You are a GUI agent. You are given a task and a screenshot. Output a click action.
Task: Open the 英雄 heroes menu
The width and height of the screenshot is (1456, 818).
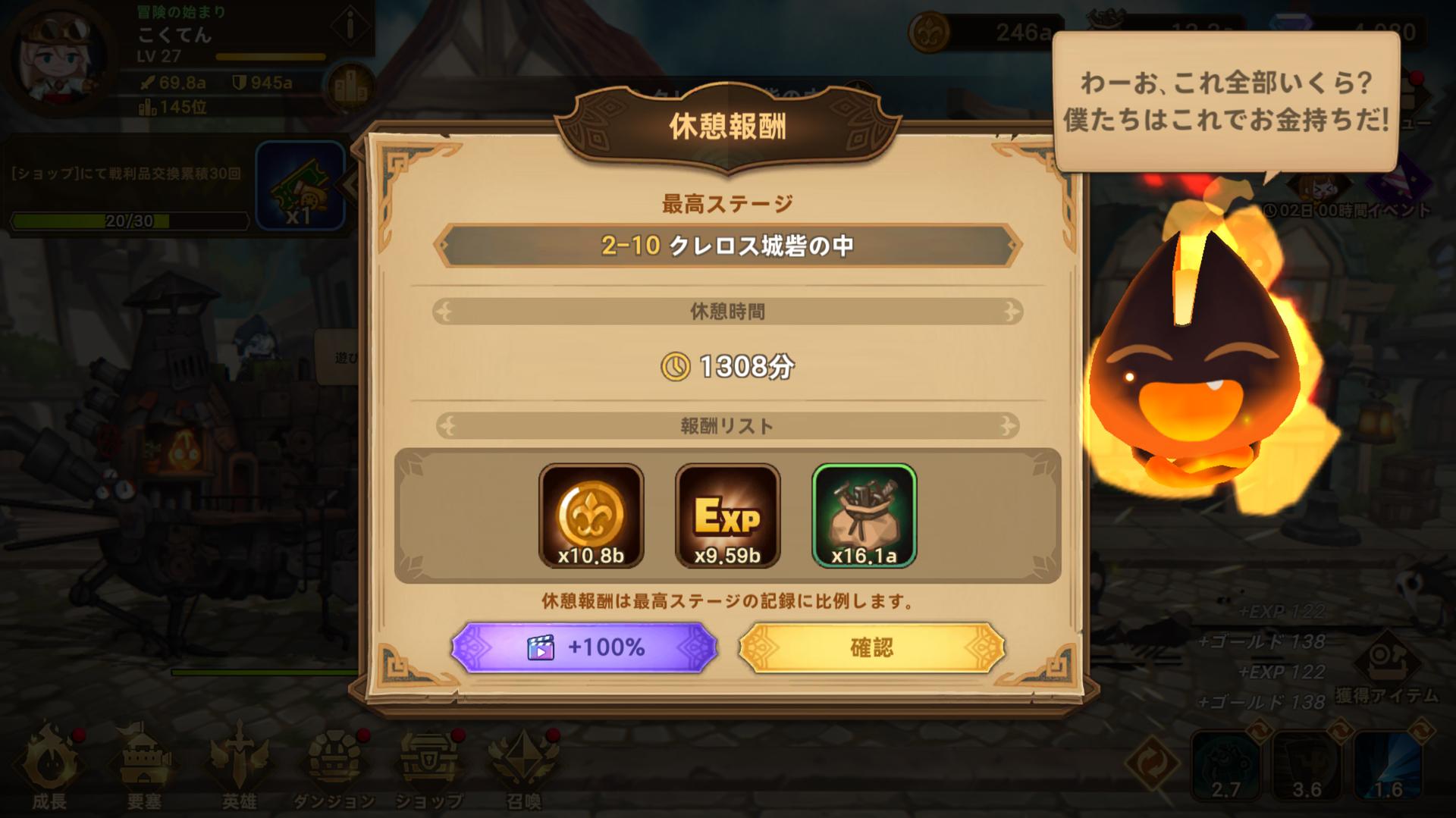(x=239, y=766)
